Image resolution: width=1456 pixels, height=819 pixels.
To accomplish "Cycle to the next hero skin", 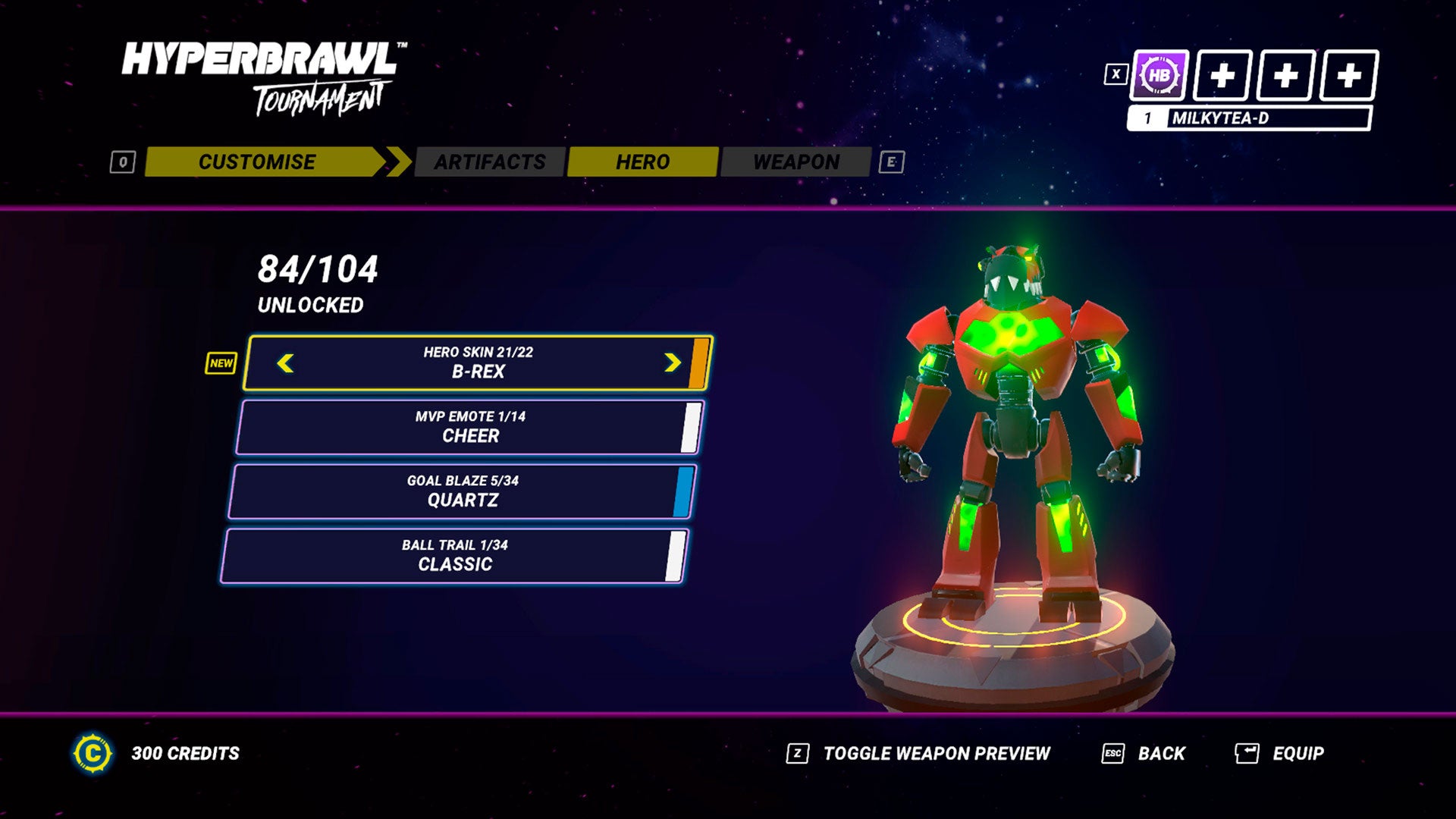I will (672, 363).
